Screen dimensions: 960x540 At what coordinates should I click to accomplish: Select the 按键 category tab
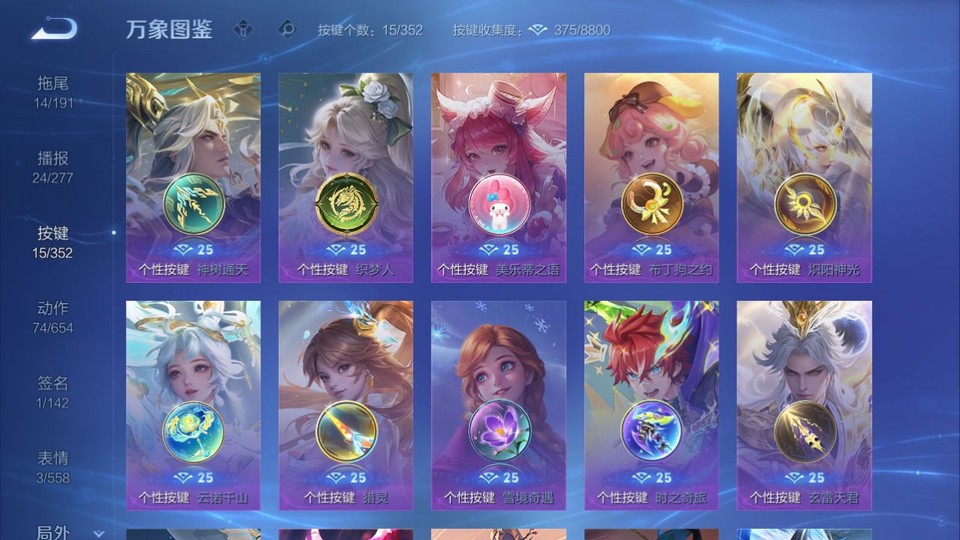pyautogui.click(x=53, y=242)
